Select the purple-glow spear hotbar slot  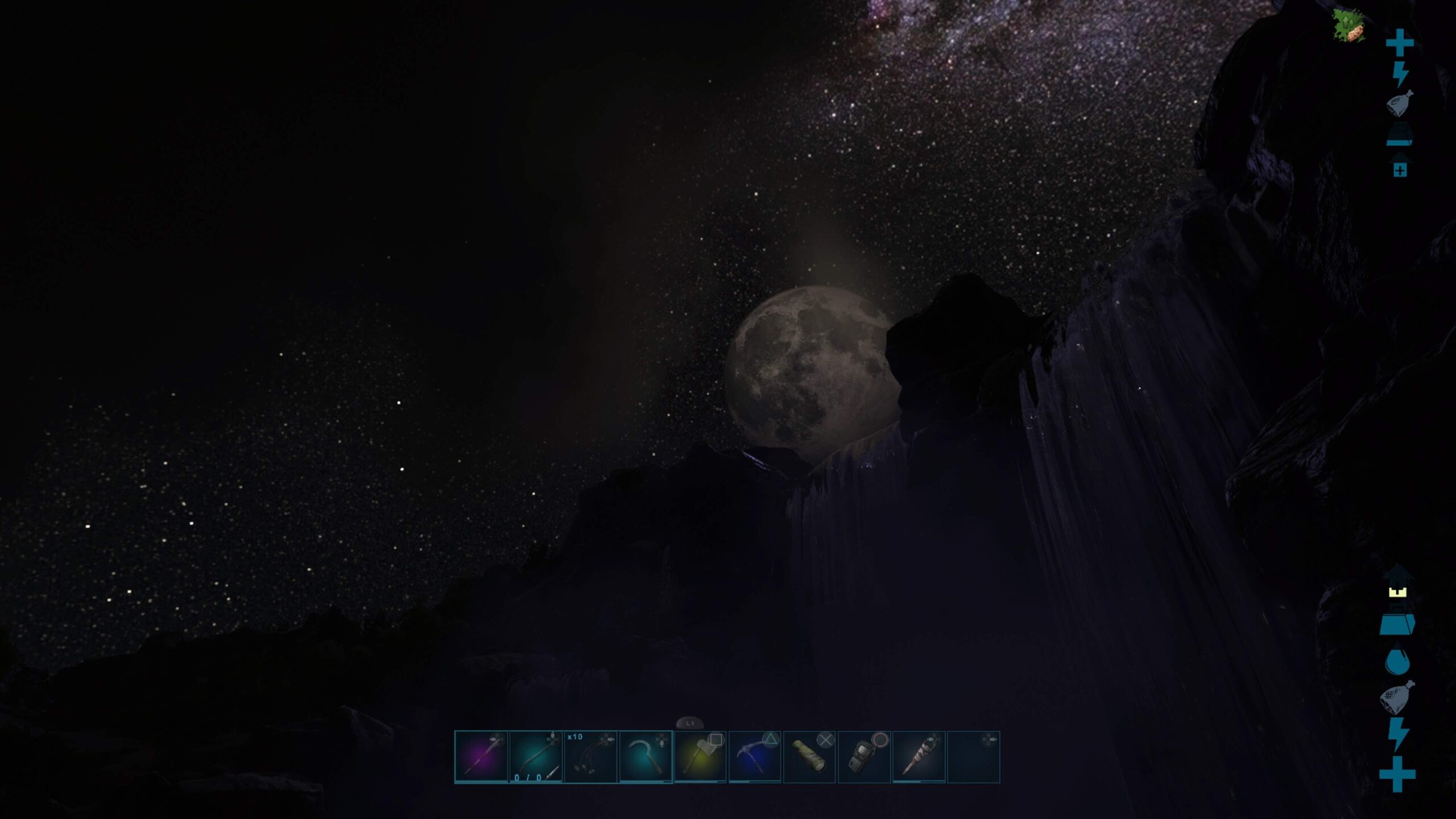pos(481,757)
